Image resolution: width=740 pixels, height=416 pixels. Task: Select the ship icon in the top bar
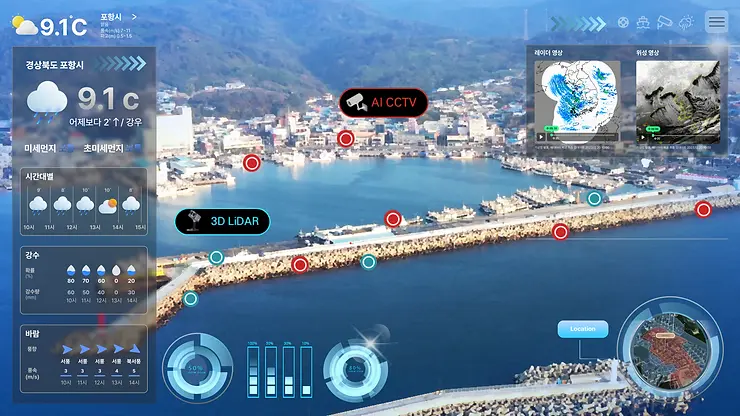[x=644, y=22]
